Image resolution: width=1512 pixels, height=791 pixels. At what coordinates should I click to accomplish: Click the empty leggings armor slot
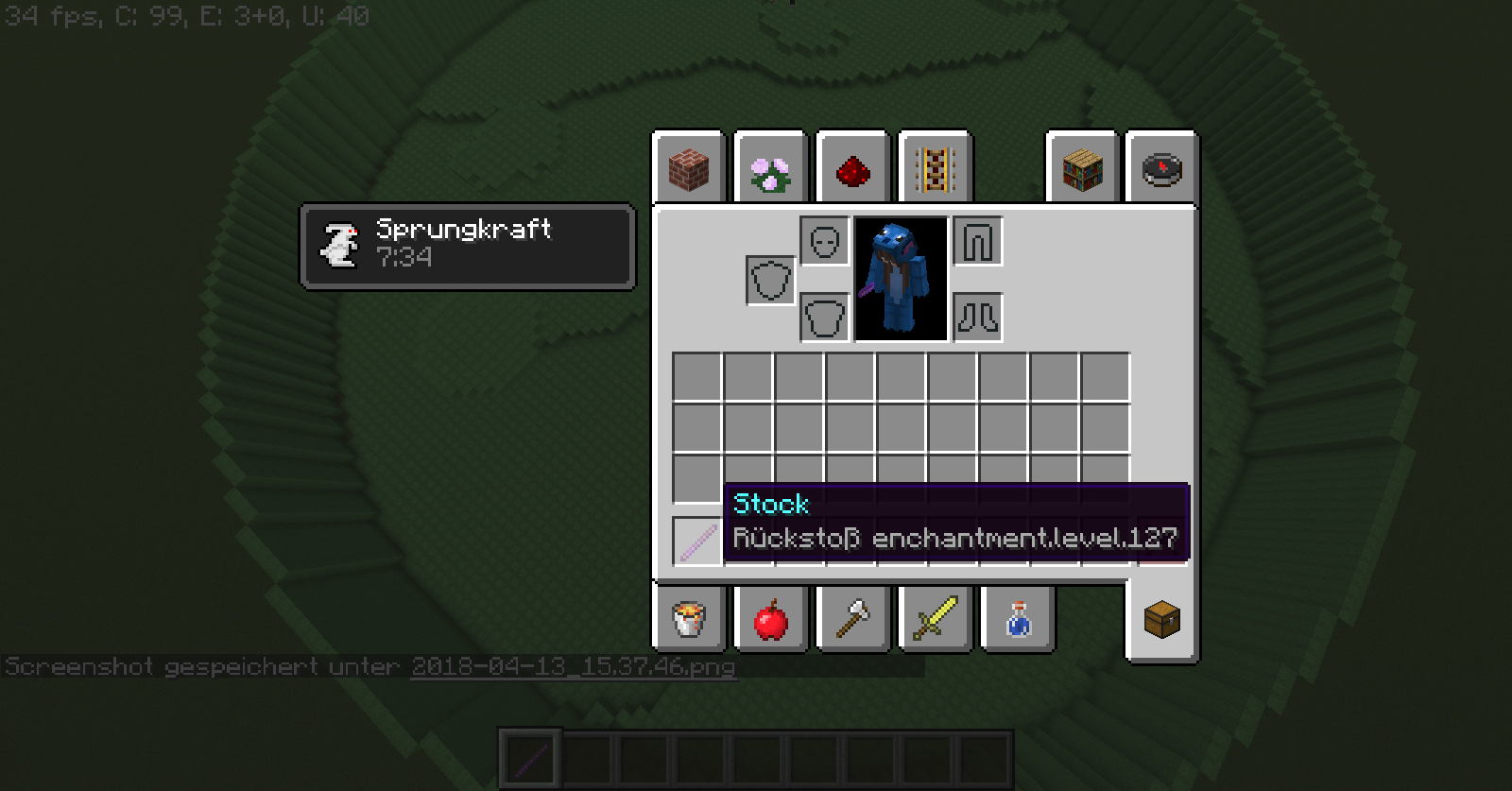click(978, 242)
